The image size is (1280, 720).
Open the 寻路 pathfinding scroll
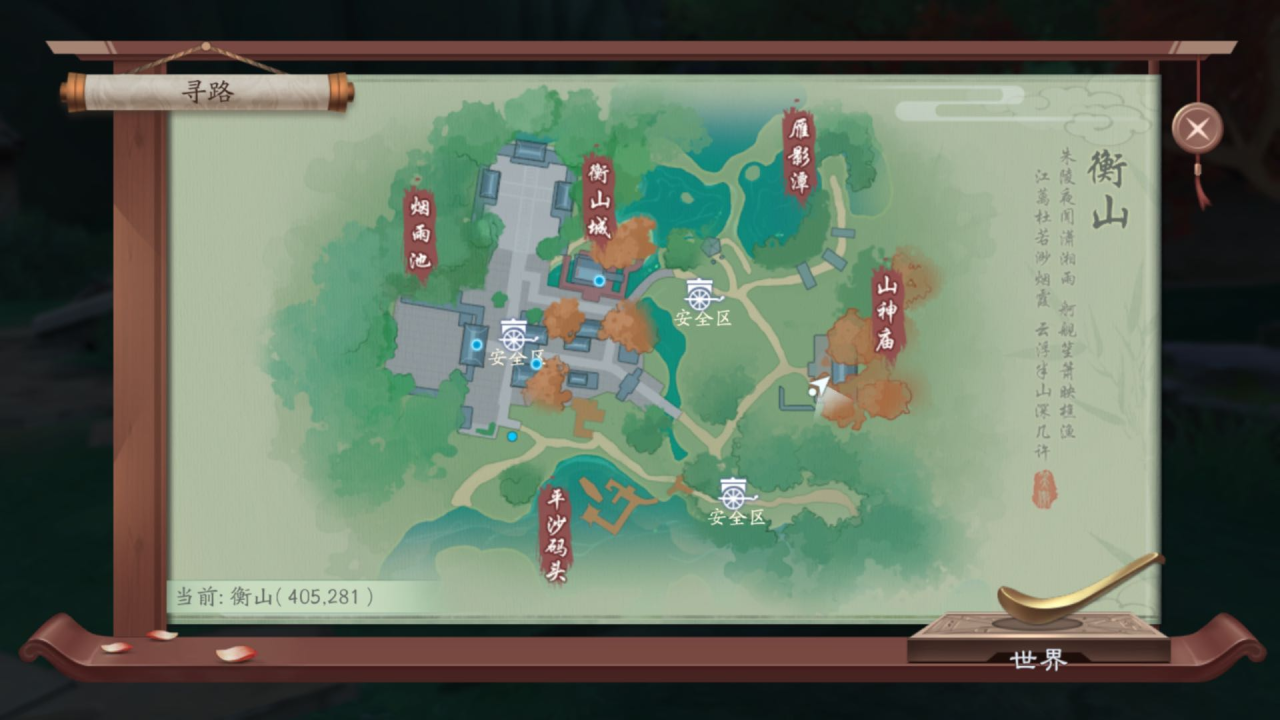tap(207, 92)
